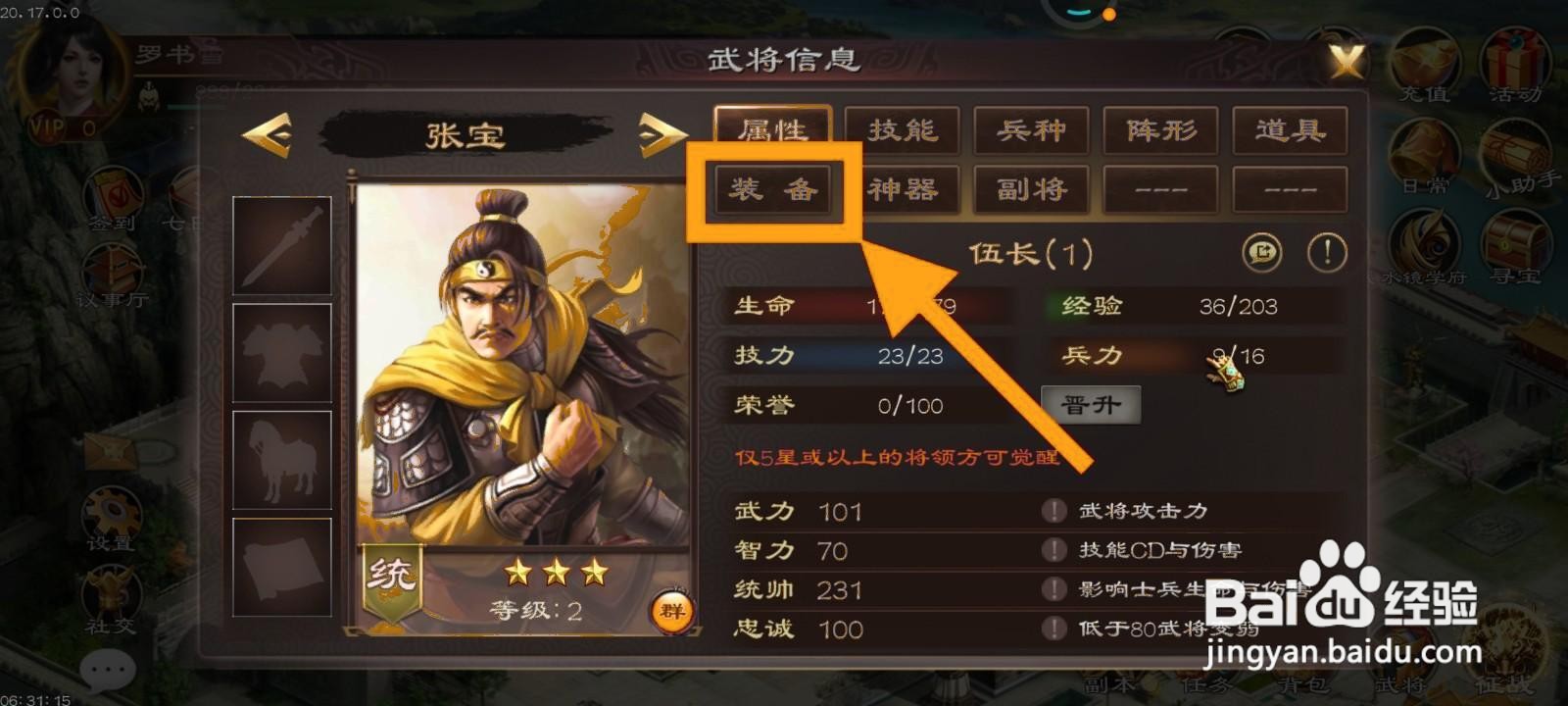Switch to the 阵形 formation tab
Screen dimensions: 1568x706
pos(1160,131)
